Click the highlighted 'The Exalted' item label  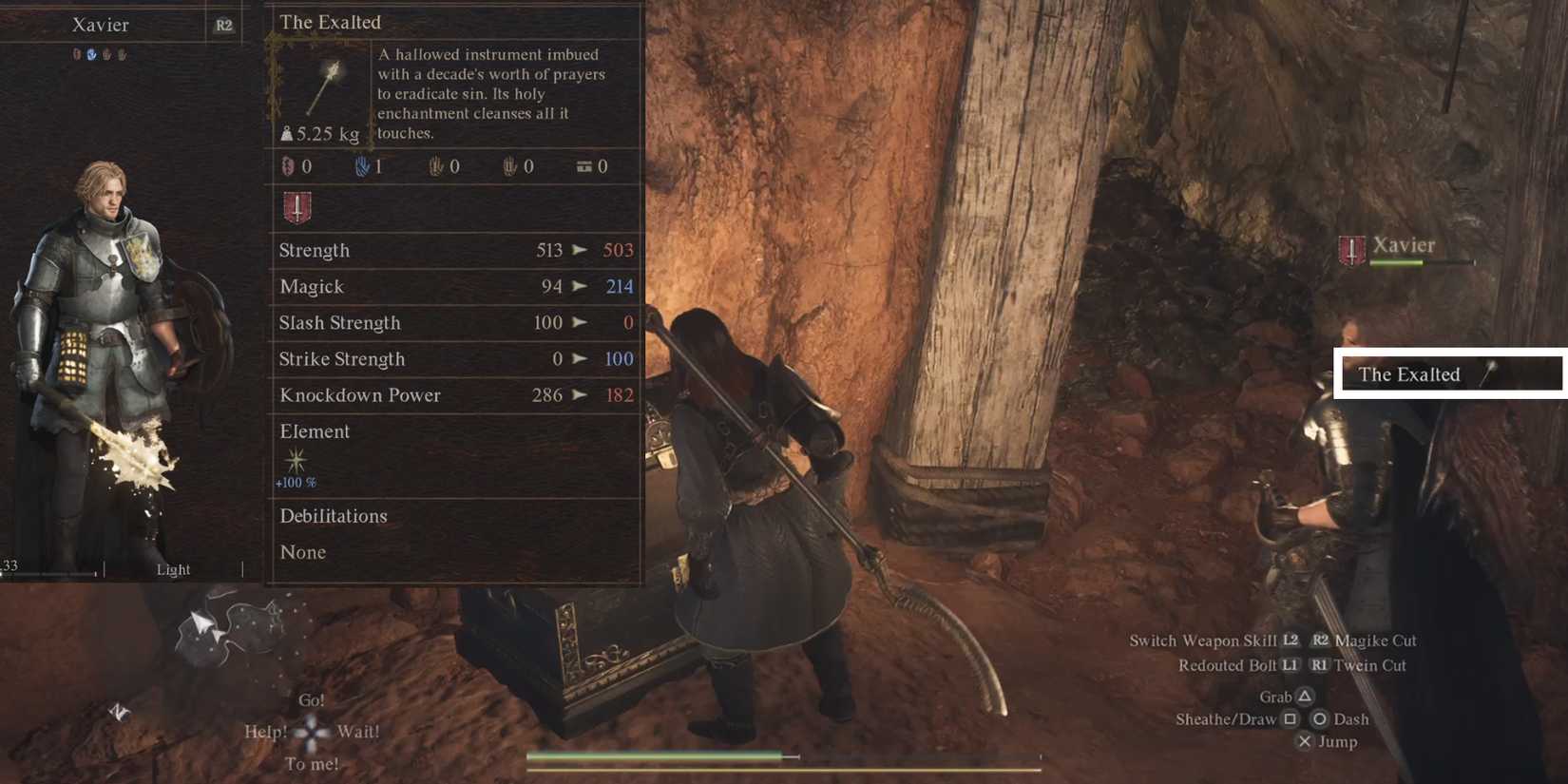click(1409, 373)
